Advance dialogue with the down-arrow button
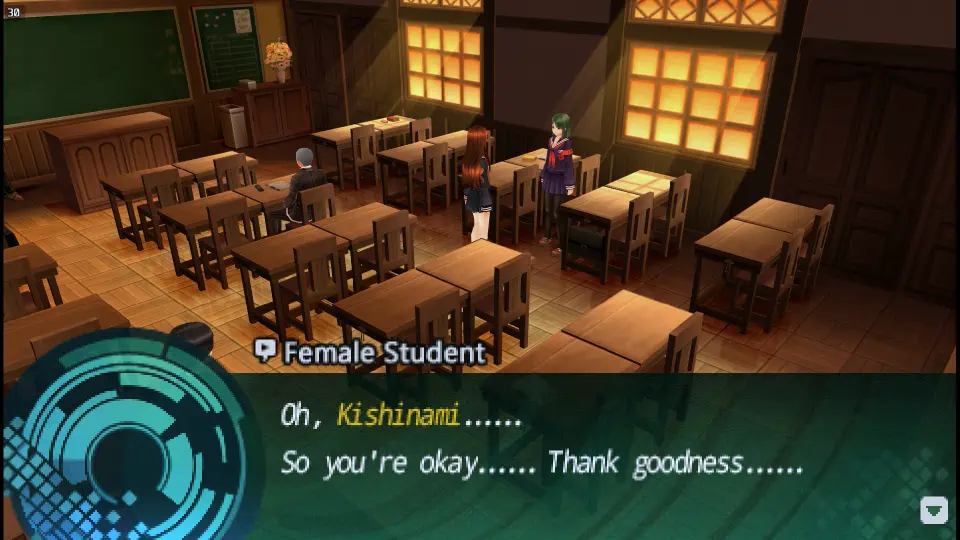This screenshot has width=960, height=540. pyautogui.click(x=933, y=511)
